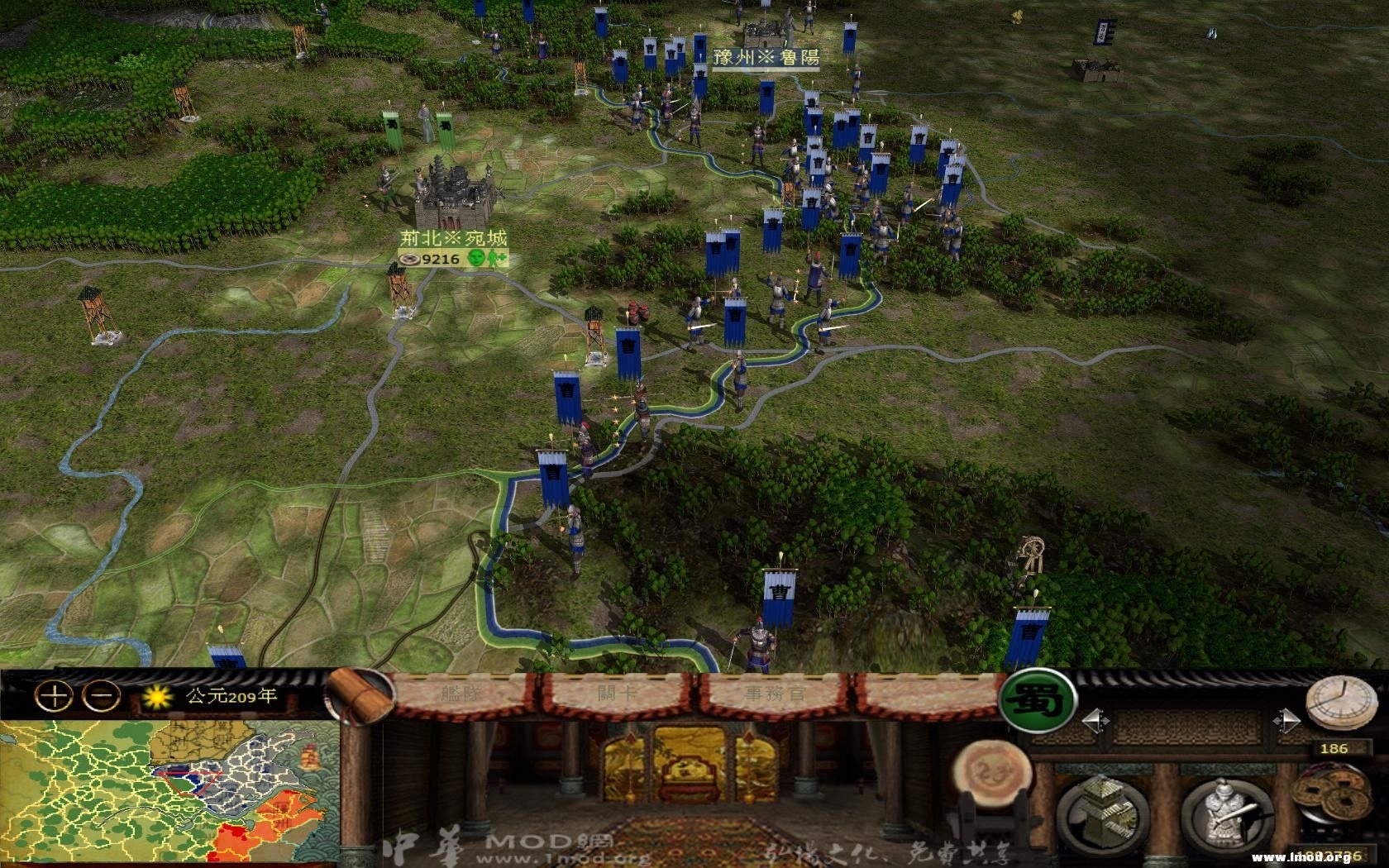Click the sun icon beside 公元209年
Viewport: 1389px width, 868px height.
click(157, 697)
